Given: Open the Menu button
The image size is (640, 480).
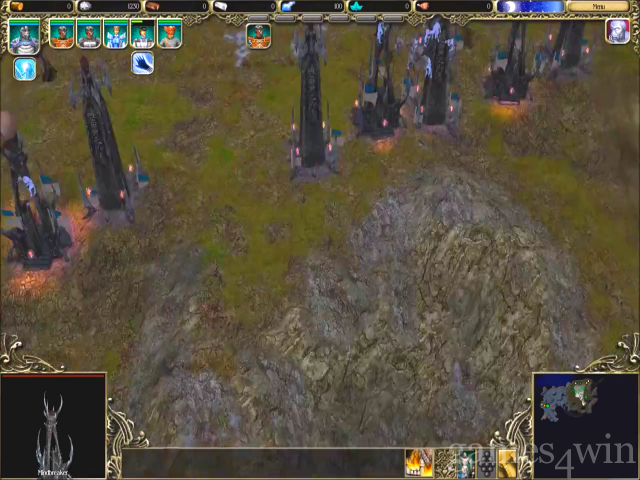Looking at the screenshot, I should pos(598,6).
